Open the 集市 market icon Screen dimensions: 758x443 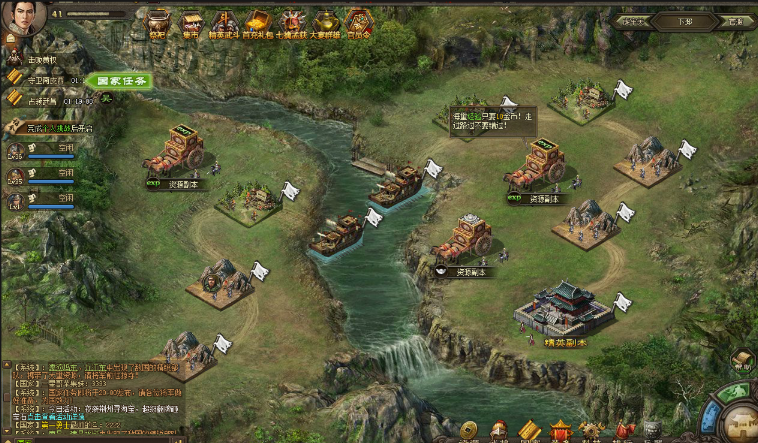click(x=191, y=22)
